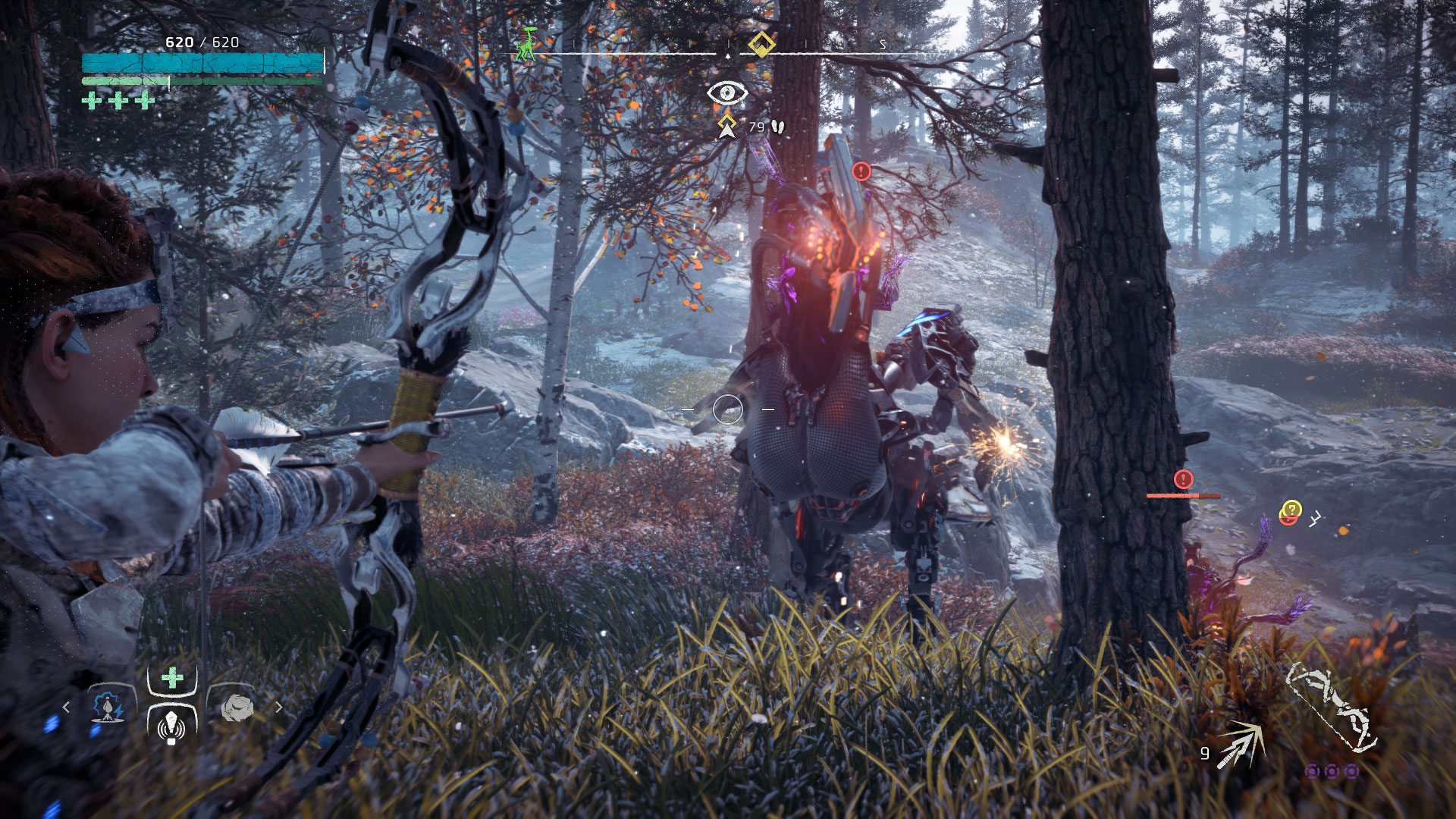Choose the rock tool slot
Viewport: 1456px width, 819px height.
(x=237, y=707)
